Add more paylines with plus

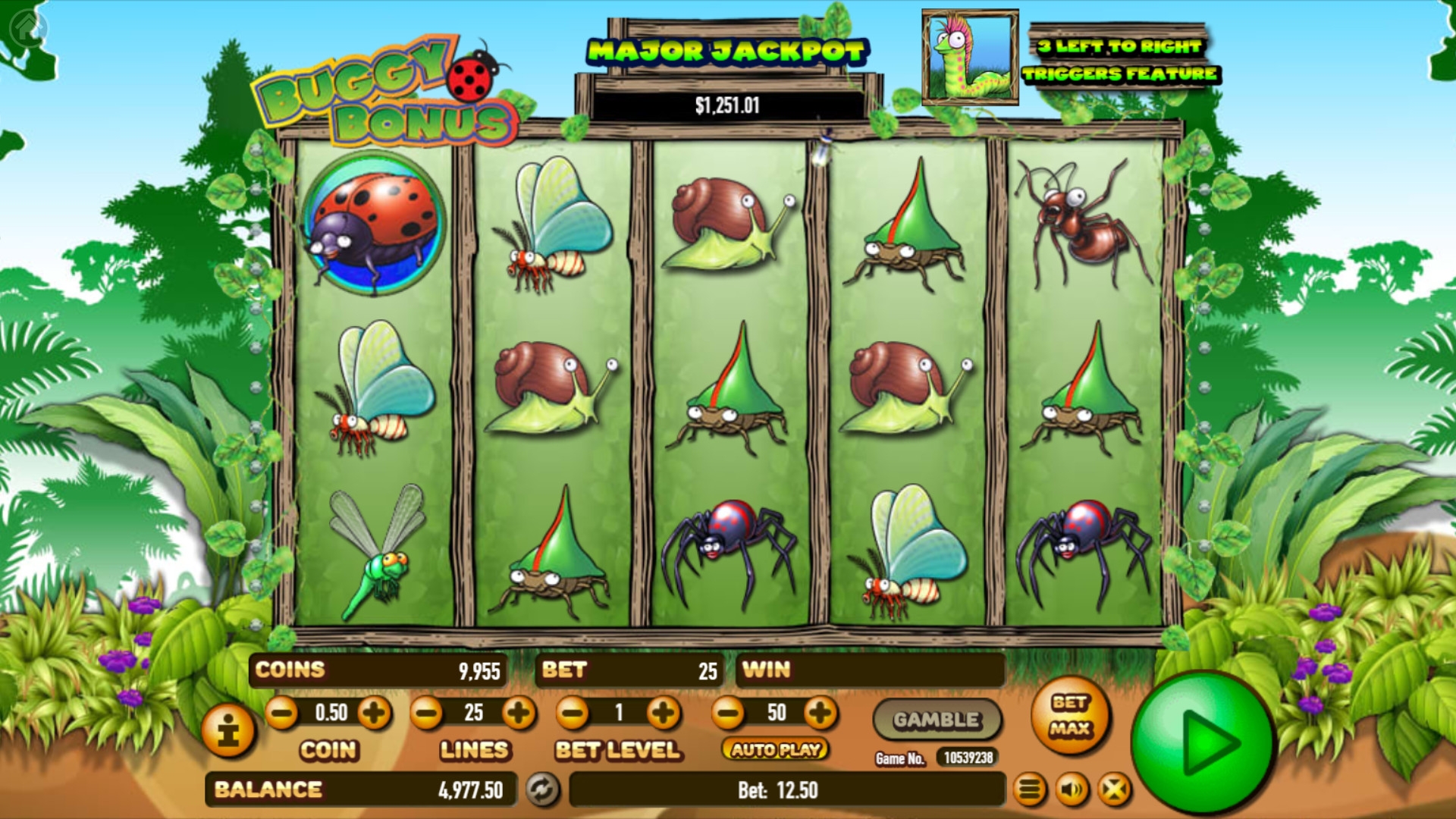pos(519,713)
